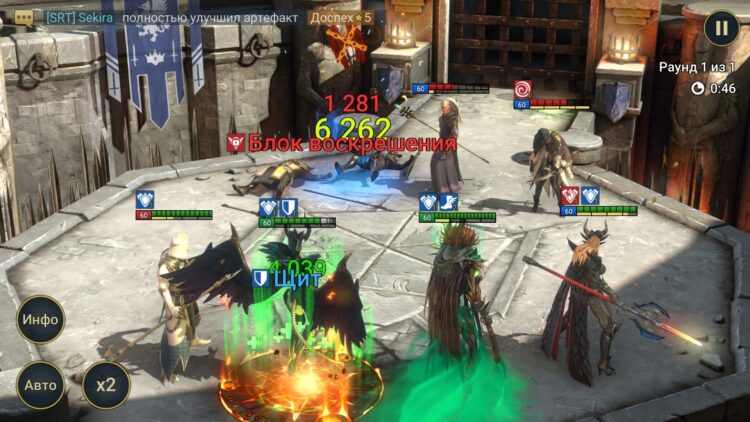Open the chat speech bubble icon
The image size is (750, 422).
point(23,17)
